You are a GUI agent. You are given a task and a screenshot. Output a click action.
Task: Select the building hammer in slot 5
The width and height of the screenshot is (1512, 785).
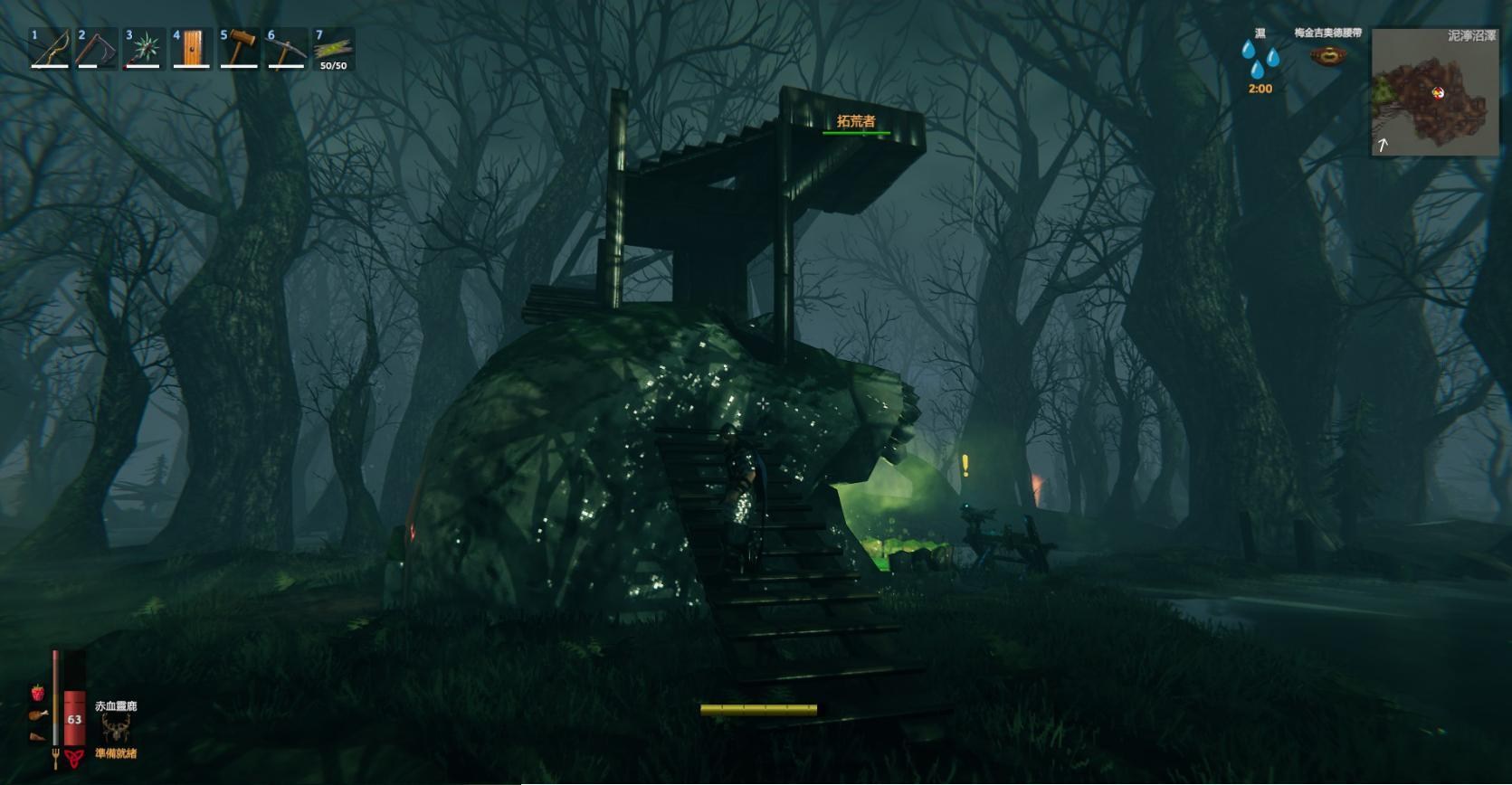(x=239, y=49)
